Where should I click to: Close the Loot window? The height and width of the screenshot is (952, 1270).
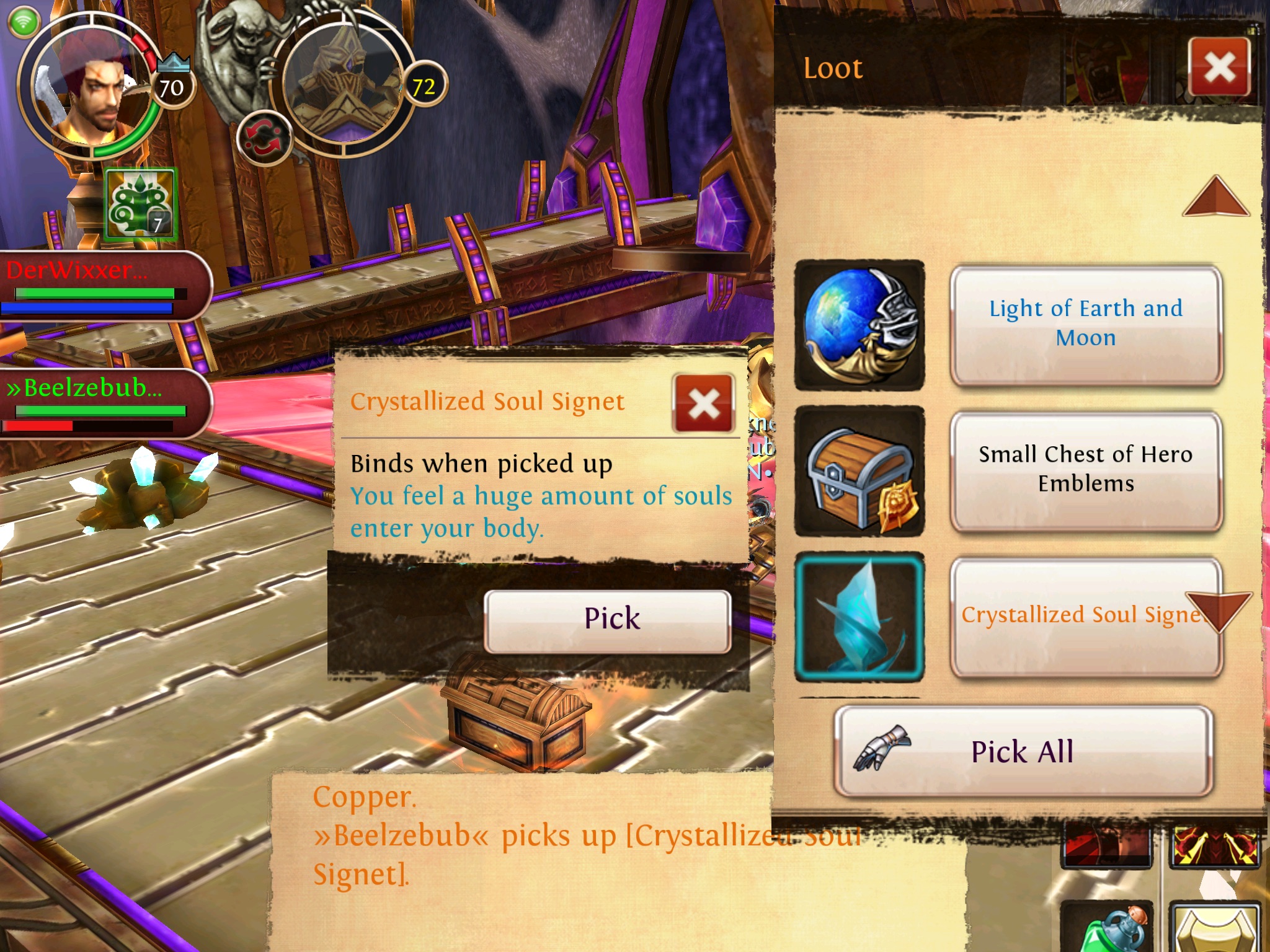click(1219, 67)
